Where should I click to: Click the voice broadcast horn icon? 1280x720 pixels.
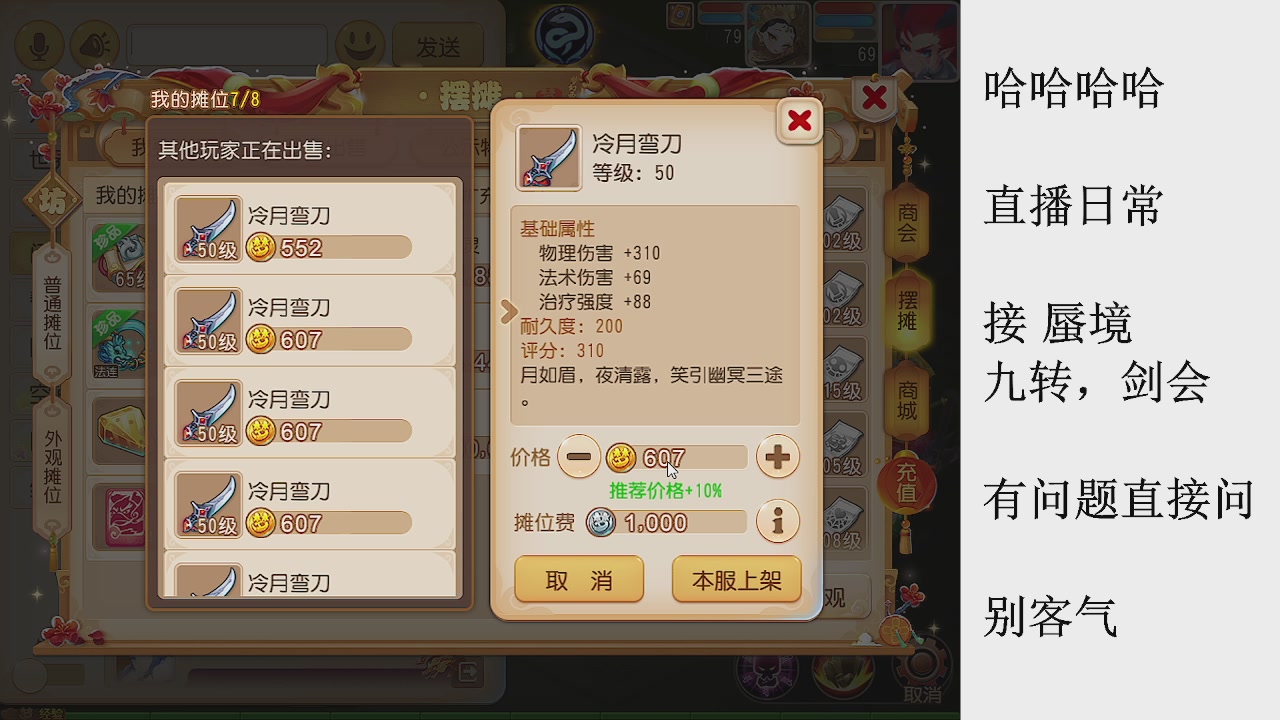tap(96, 44)
